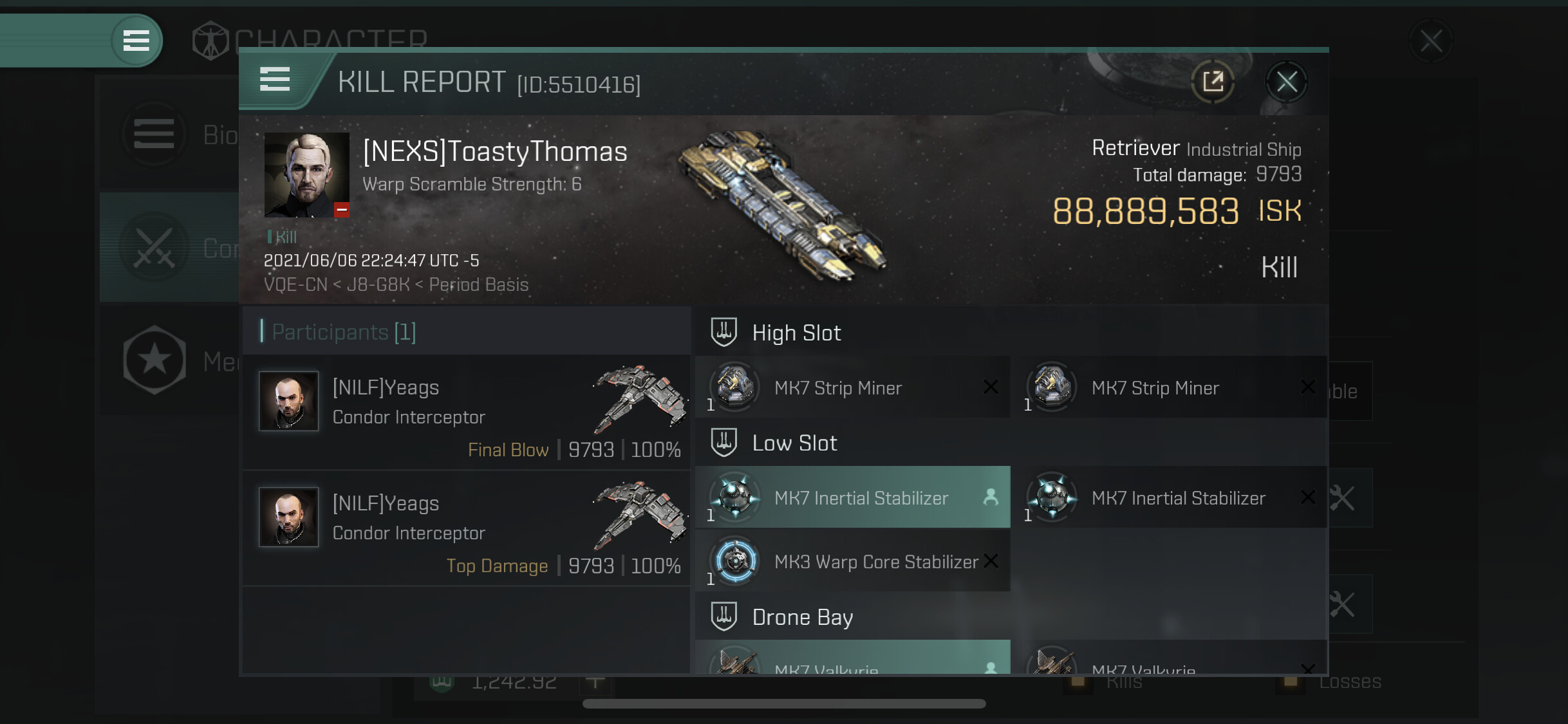1568x724 pixels.
Task: Select the highlighted MK7 Inertial Stabilizer
Action: point(853,497)
